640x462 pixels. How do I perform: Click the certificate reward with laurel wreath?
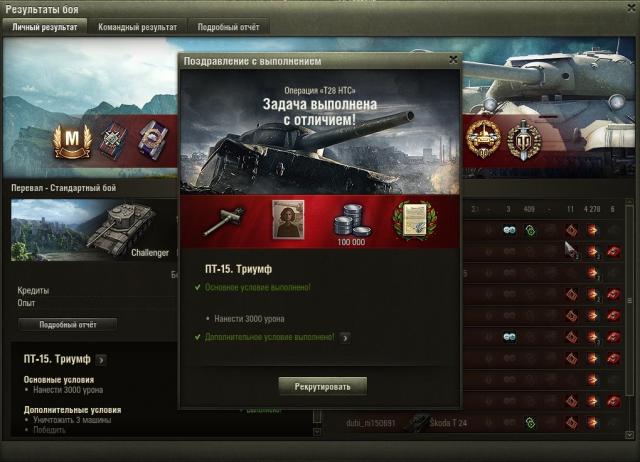pyautogui.click(x=412, y=220)
